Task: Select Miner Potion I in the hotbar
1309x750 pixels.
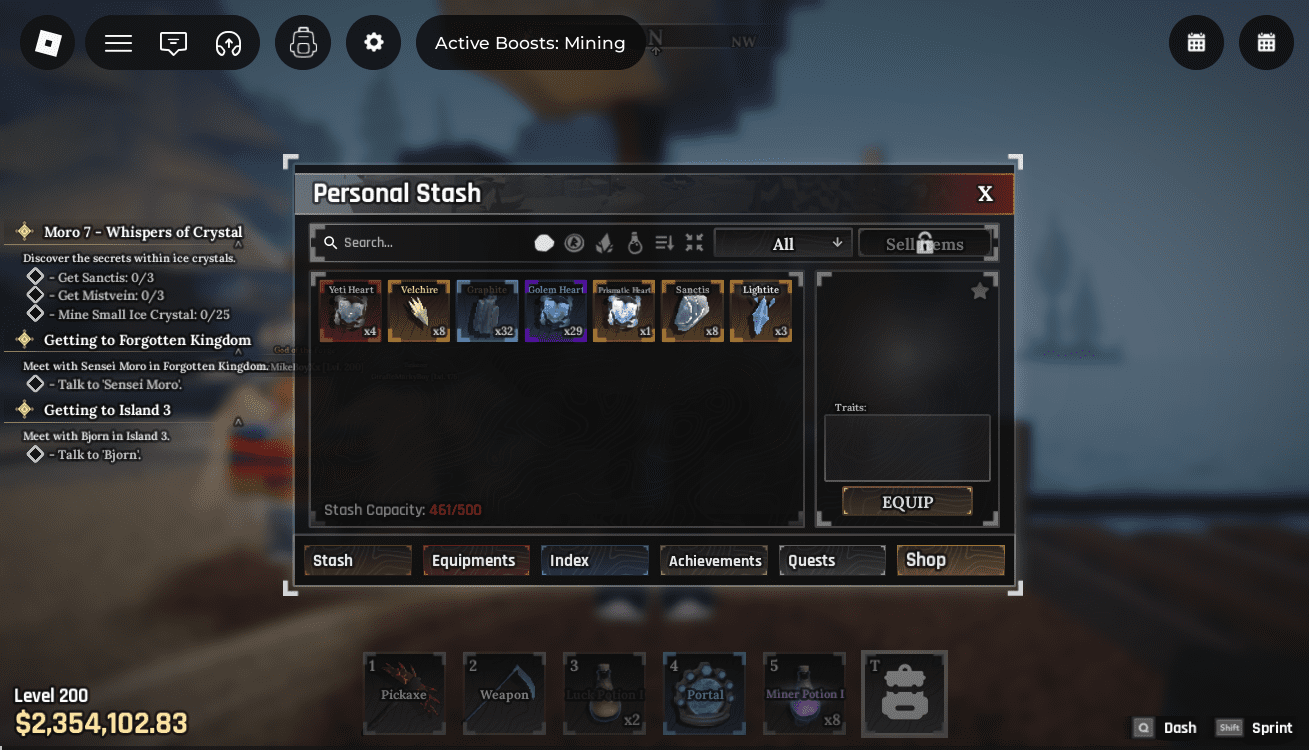Action: (804, 693)
